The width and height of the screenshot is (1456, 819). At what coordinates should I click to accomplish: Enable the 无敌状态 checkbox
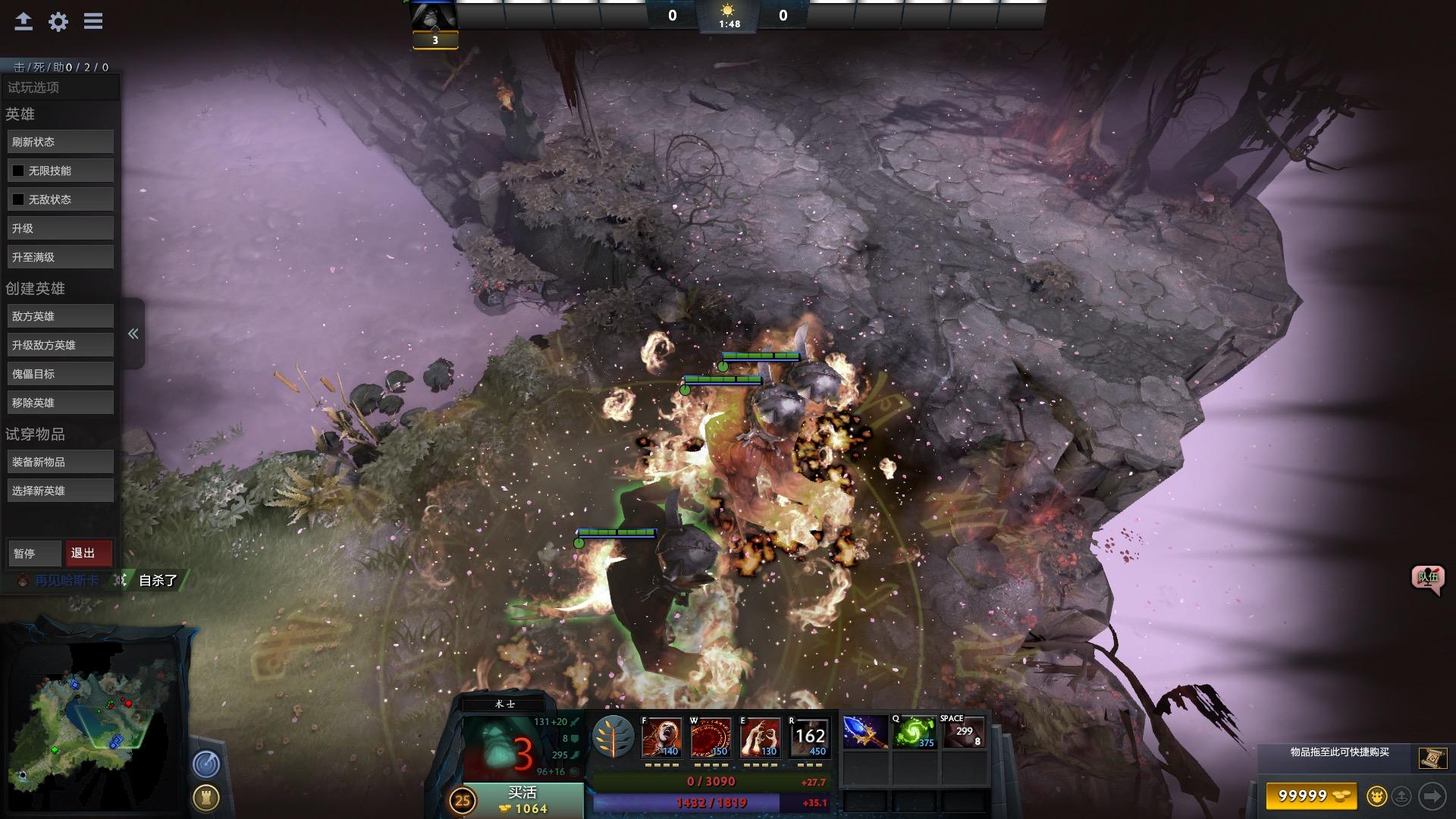tap(18, 199)
